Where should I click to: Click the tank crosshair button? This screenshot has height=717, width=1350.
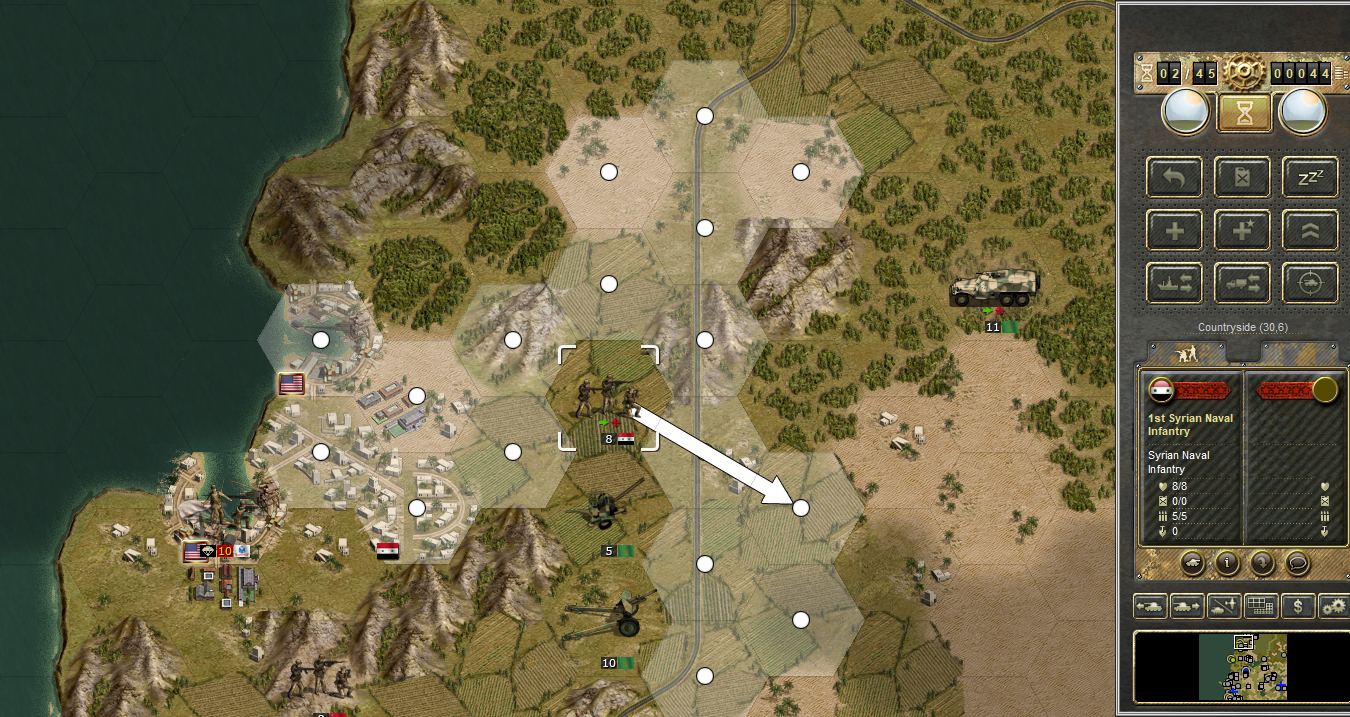1310,283
